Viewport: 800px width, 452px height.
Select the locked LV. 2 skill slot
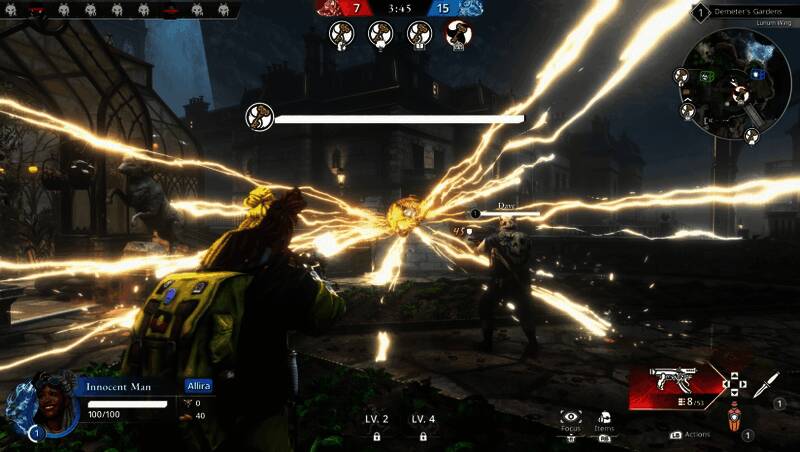click(377, 426)
